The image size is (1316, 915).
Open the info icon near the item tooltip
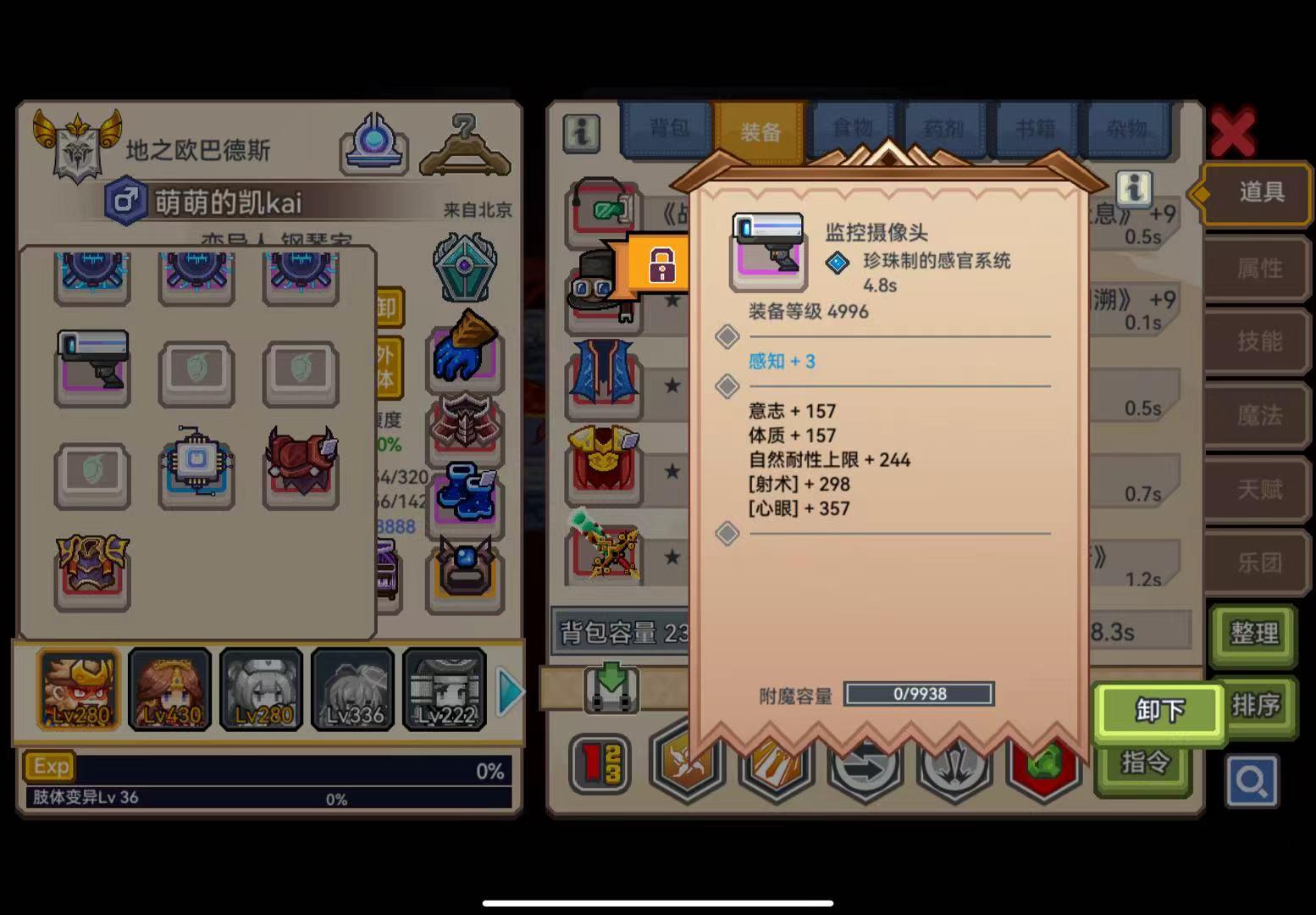[1133, 191]
